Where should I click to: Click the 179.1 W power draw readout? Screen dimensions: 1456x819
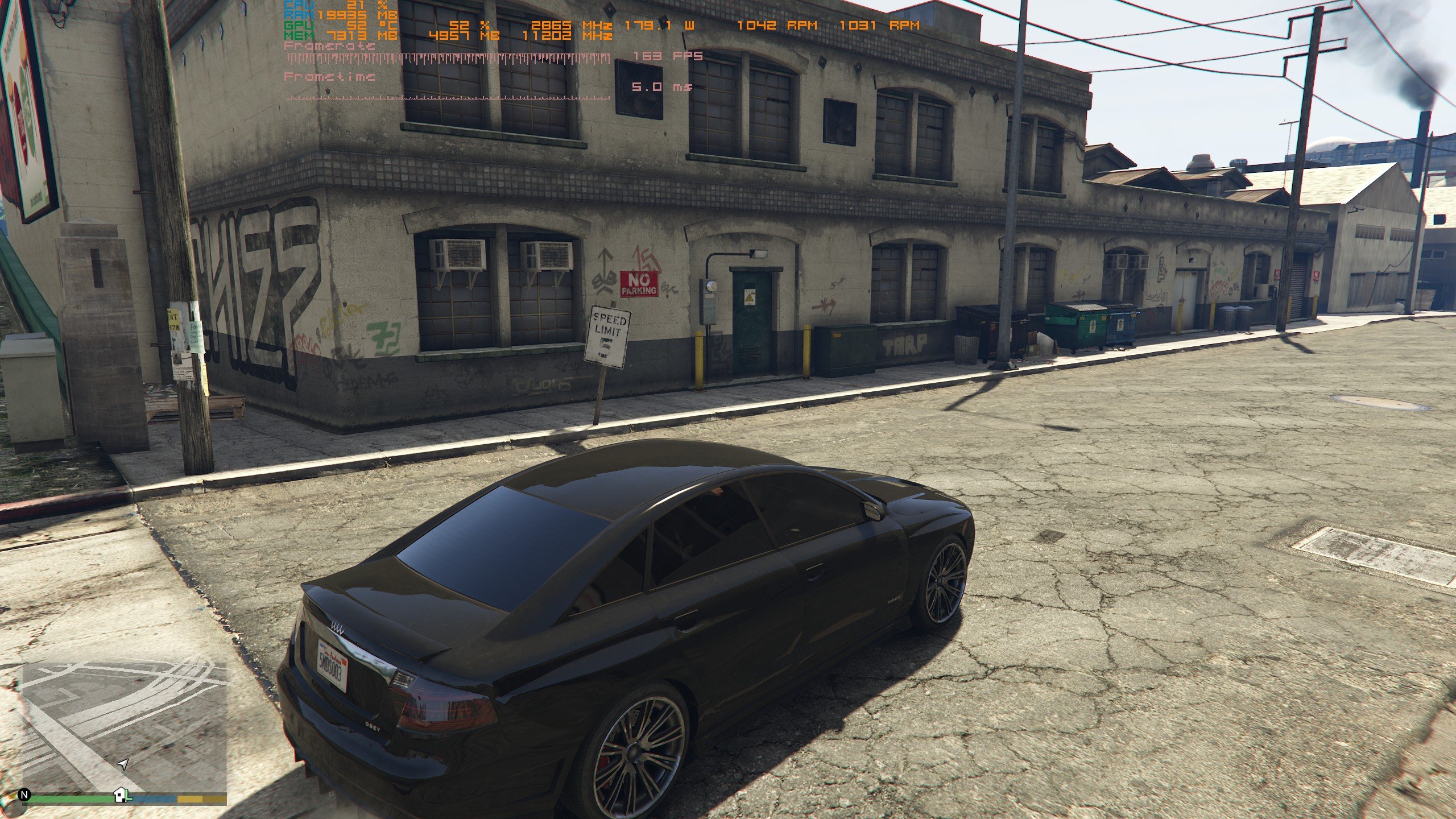pyautogui.click(x=648, y=26)
